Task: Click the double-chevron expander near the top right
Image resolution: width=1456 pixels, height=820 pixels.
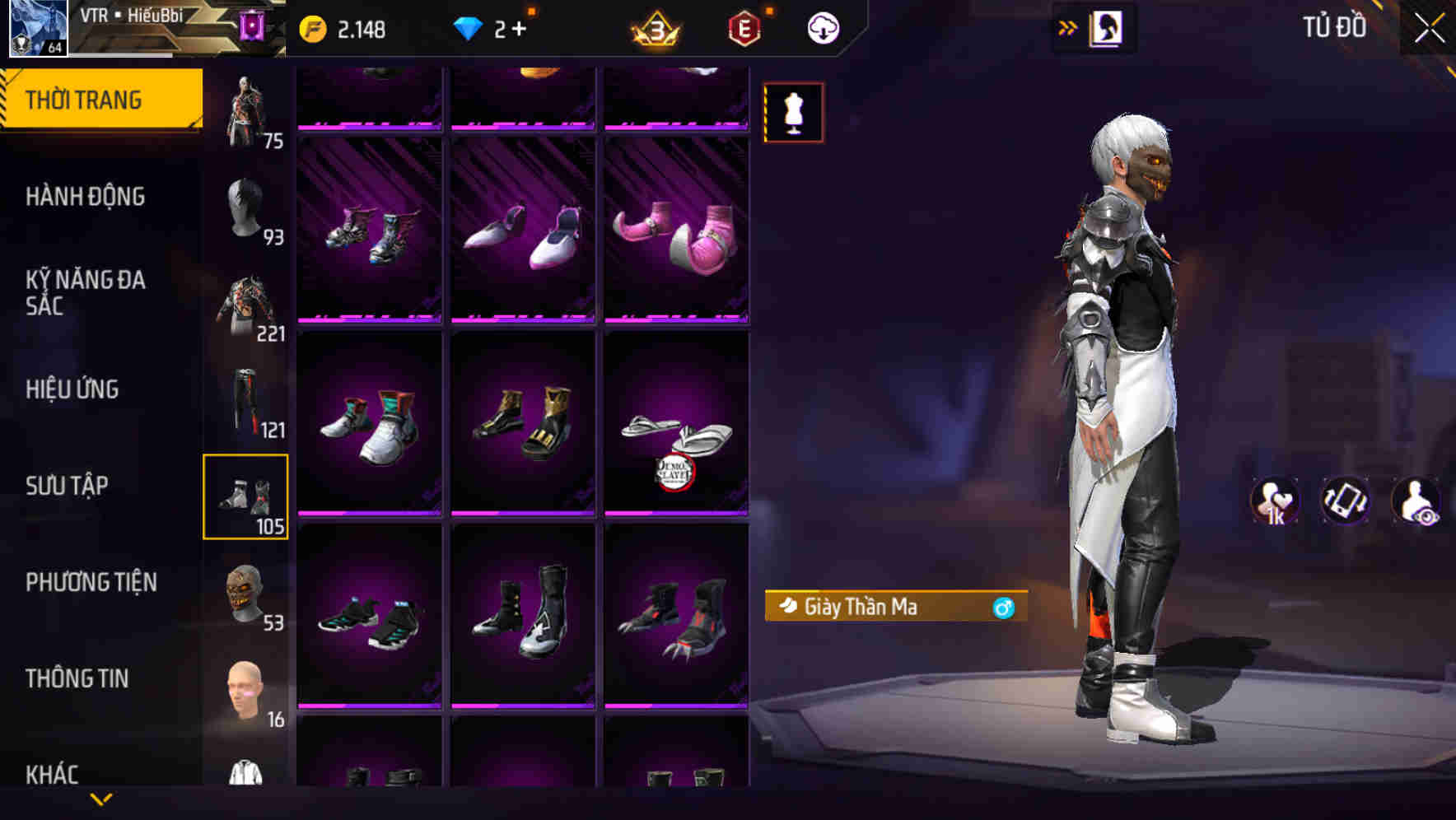Action: click(x=1068, y=26)
